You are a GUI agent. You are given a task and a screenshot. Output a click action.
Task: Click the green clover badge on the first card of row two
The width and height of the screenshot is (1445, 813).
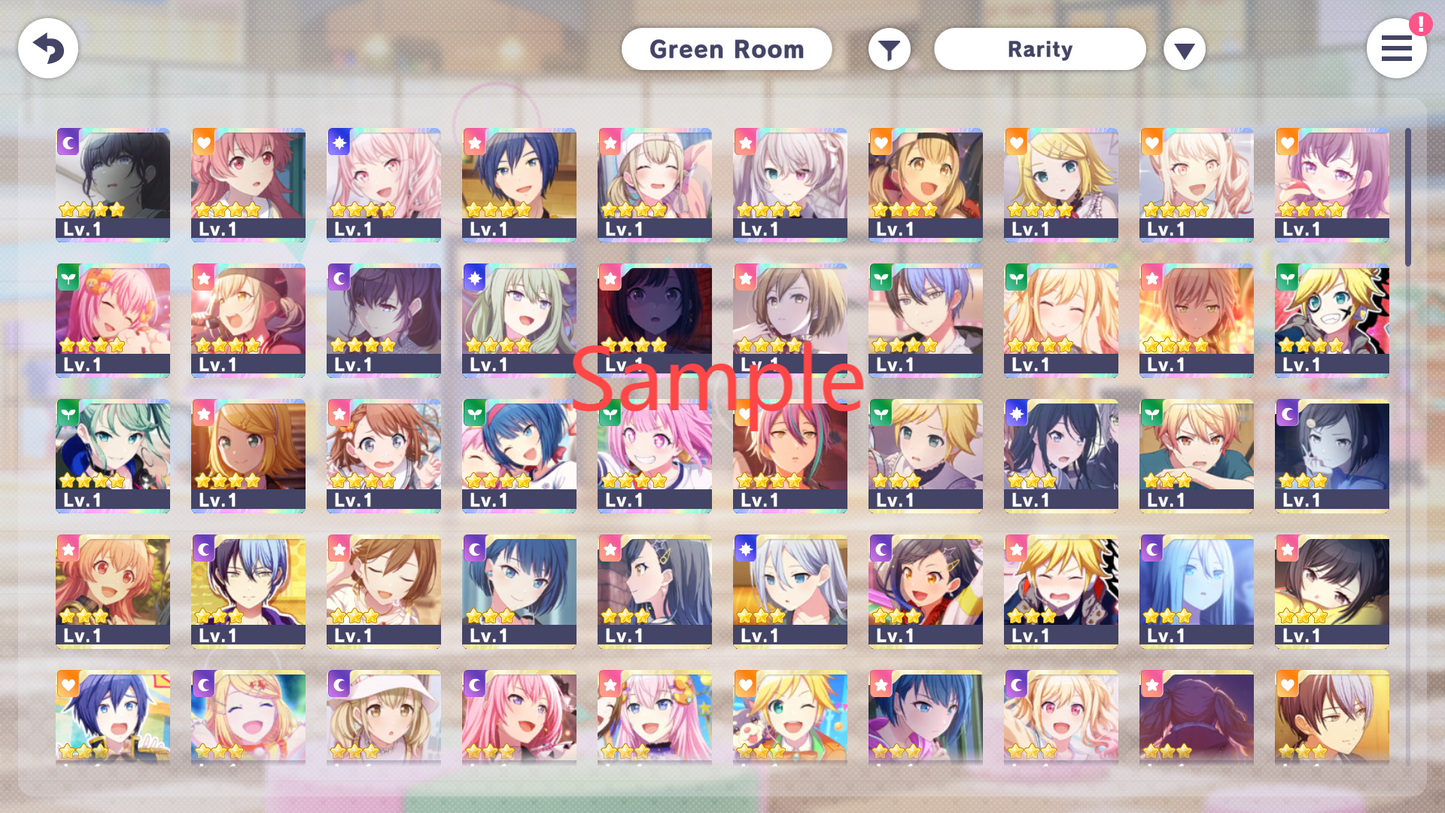point(66,278)
